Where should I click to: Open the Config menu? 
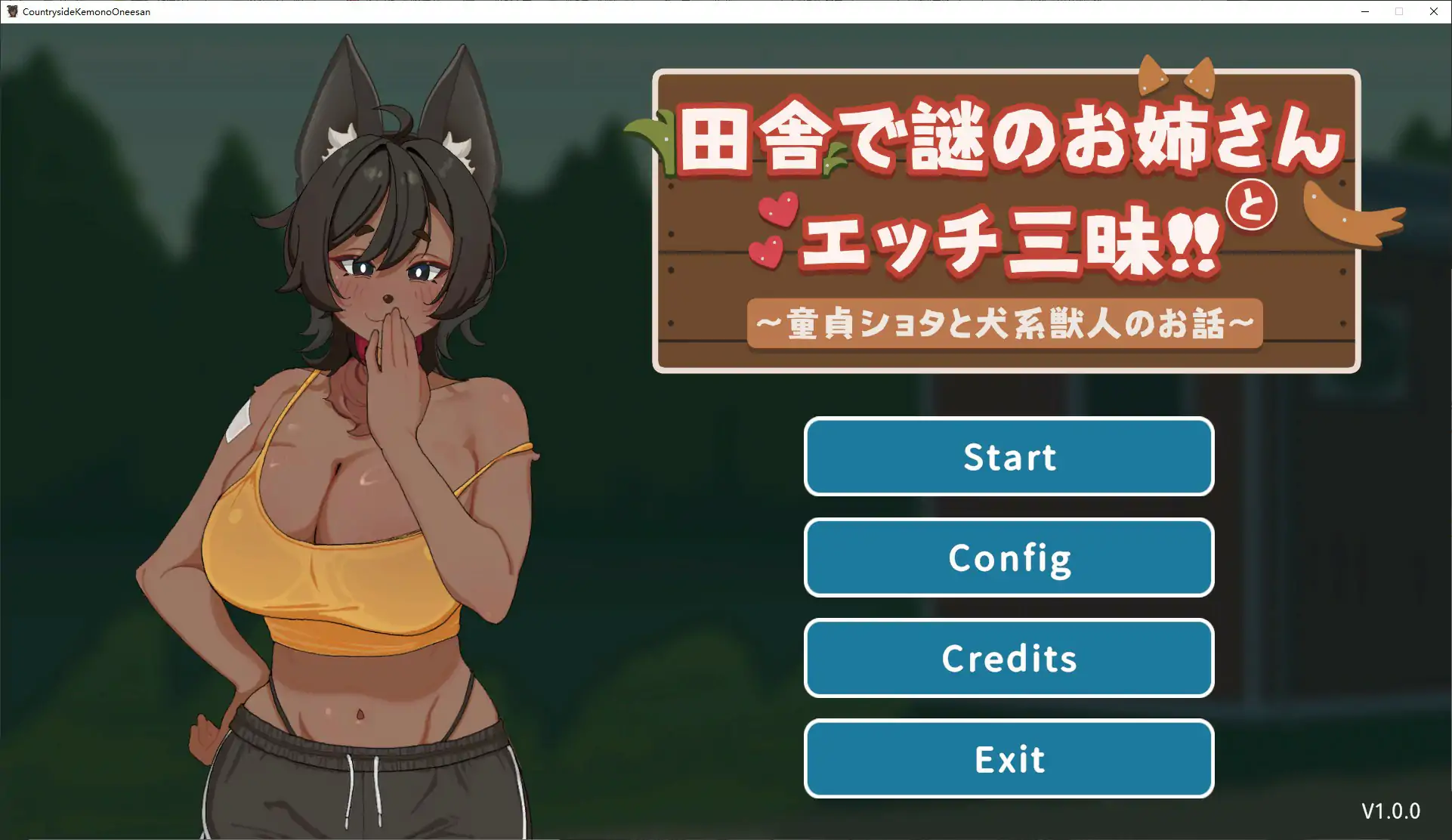[1009, 557]
